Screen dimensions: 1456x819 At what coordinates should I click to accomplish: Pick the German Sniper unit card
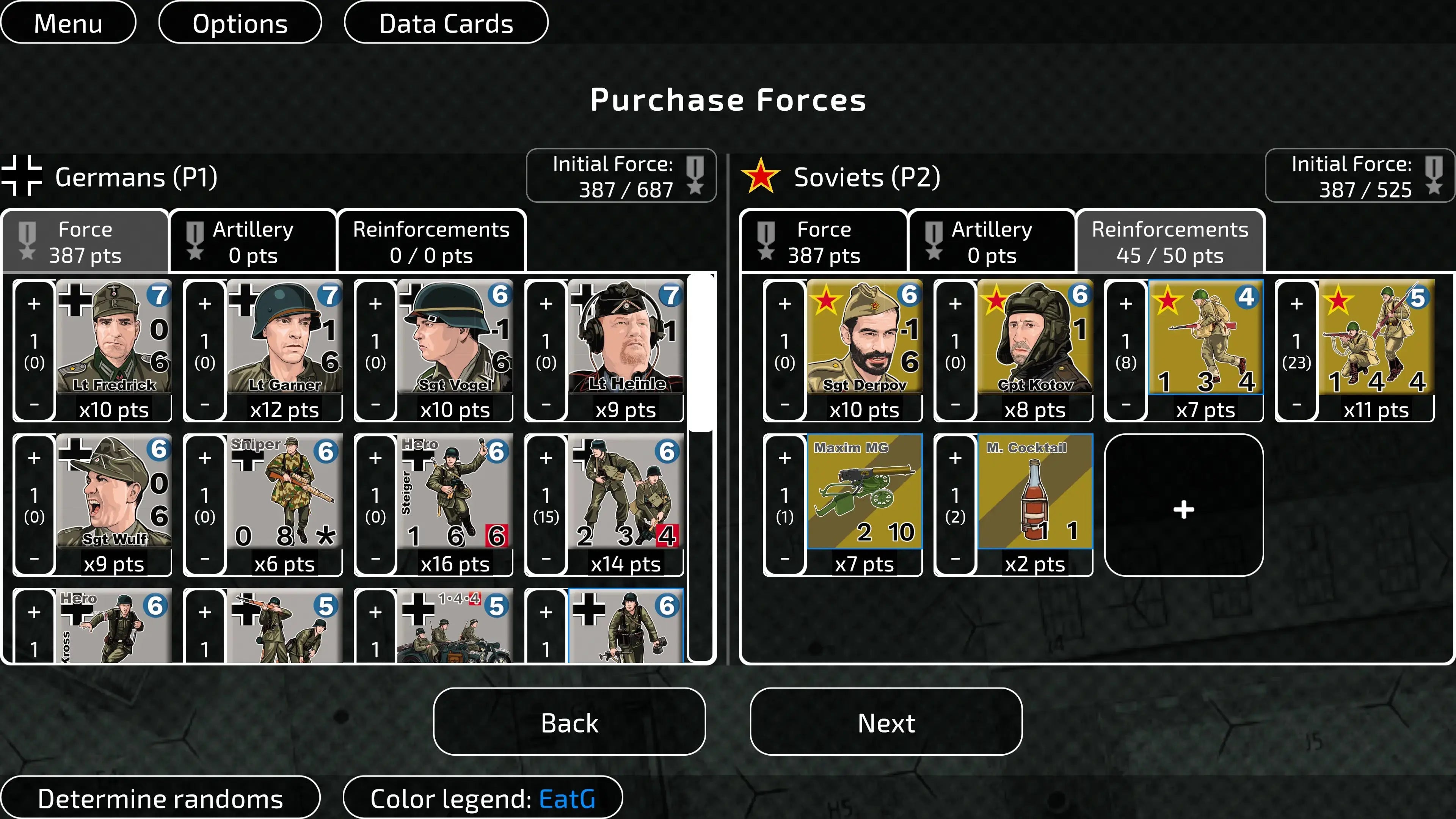click(284, 492)
